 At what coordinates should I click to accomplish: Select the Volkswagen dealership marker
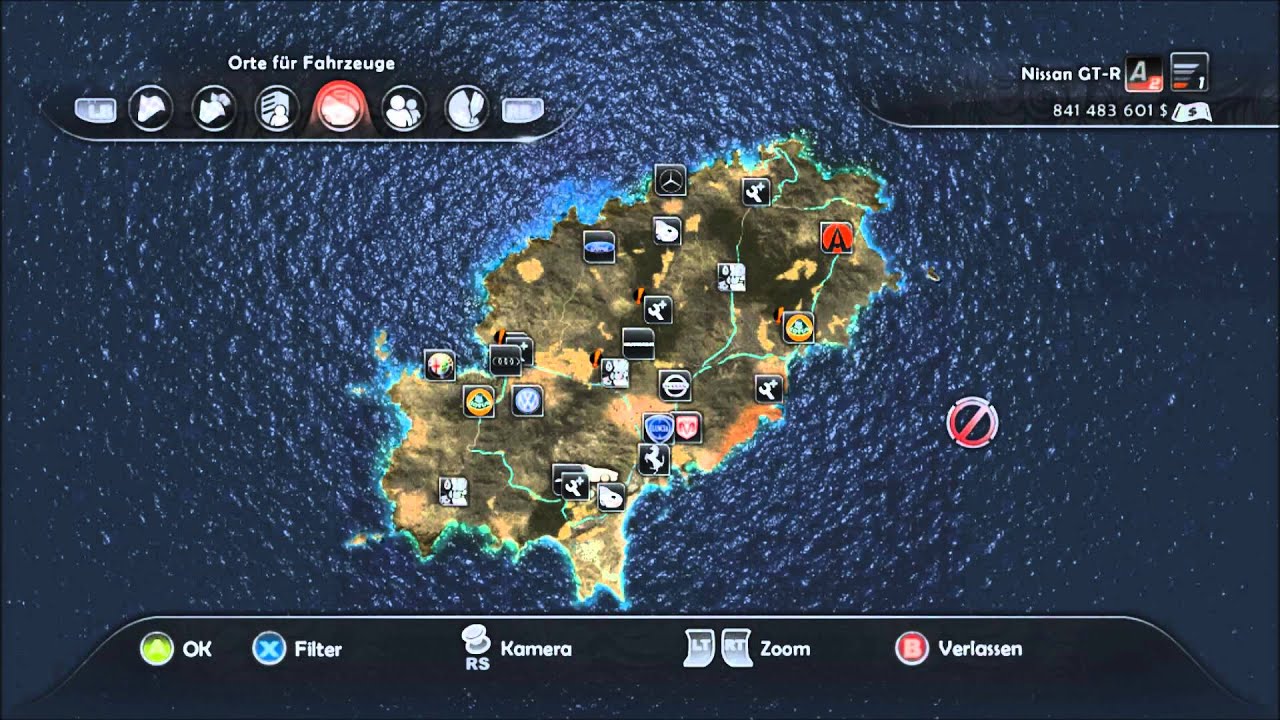click(x=526, y=401)
